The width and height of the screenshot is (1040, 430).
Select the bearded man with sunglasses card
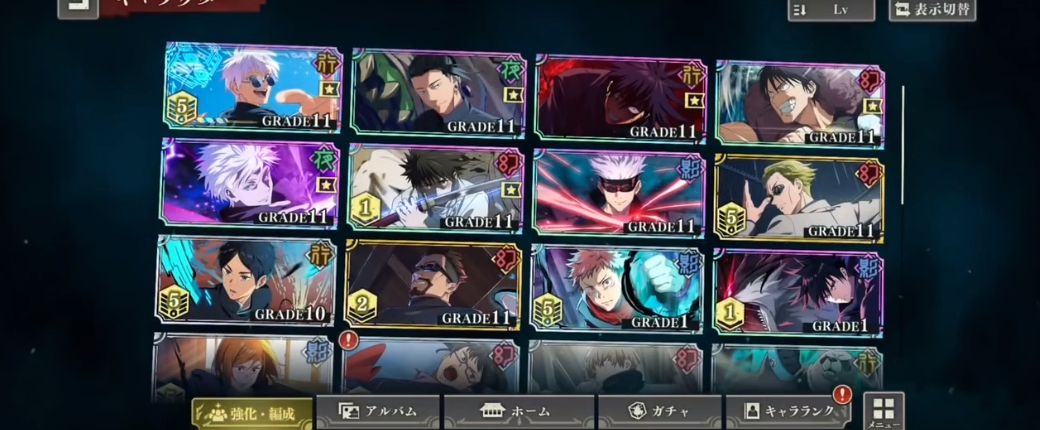click(433, 284)
